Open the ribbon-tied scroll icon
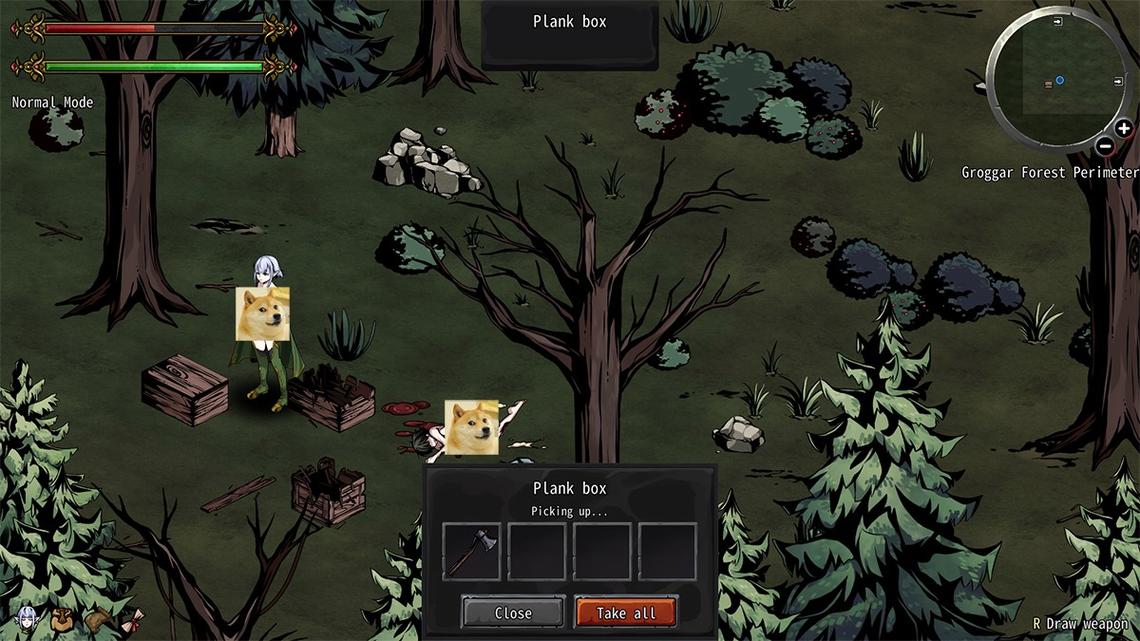The width and height of the screenshot is (1140, 641). click(x=132, y=620)
